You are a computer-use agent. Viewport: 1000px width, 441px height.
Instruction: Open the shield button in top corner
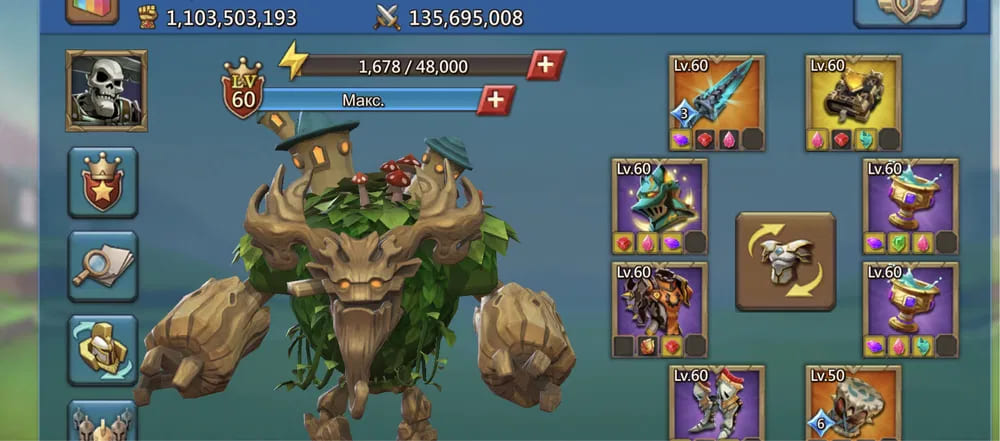(909, 10)
